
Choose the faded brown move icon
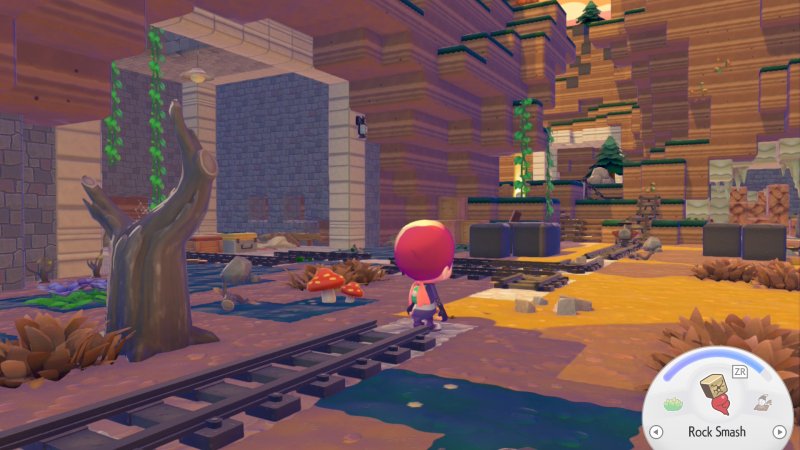point(762,405)
